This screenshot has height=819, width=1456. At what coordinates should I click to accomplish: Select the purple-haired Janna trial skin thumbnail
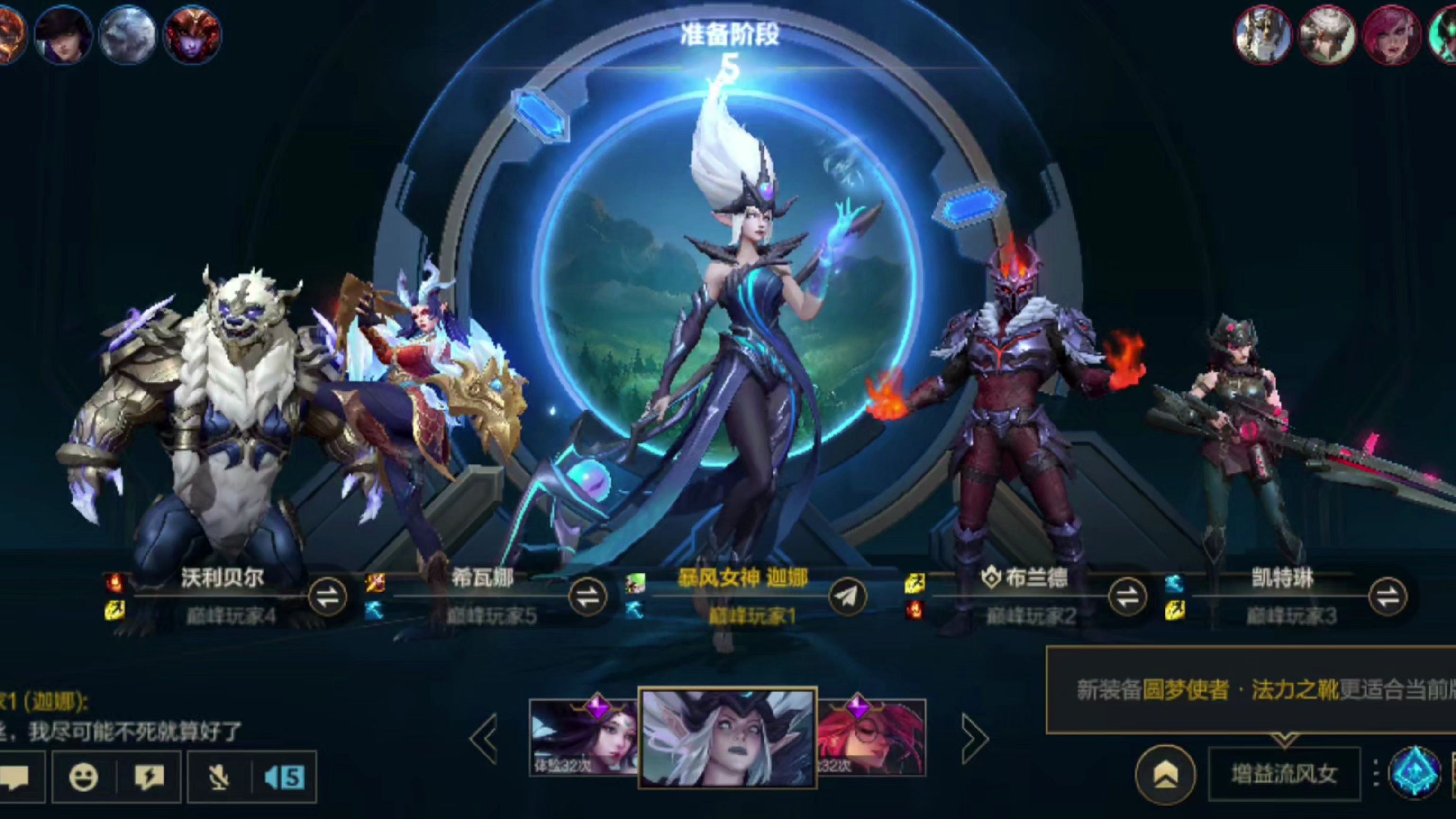point(583,737)
